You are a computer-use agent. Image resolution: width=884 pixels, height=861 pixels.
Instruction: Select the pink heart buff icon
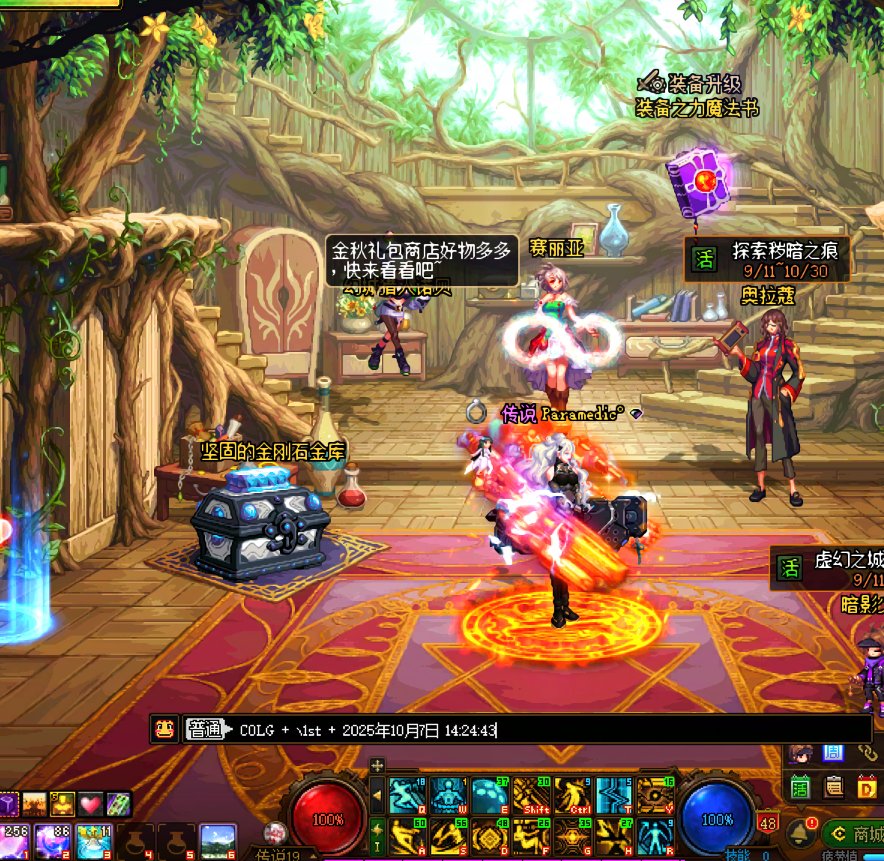[91, 803]
